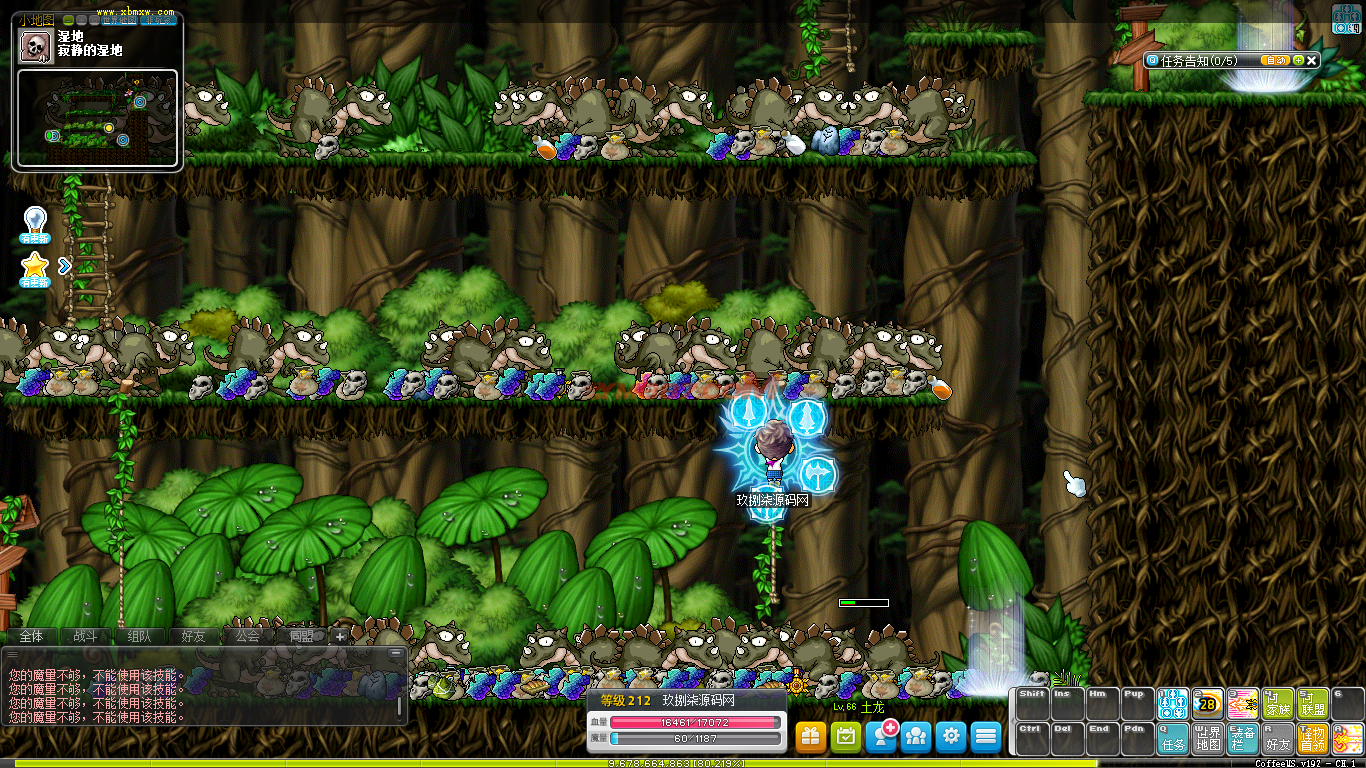Close the 任务告知 quest tracker
This screenshot has height=768, width=1366.
(x=1312, y=60)
